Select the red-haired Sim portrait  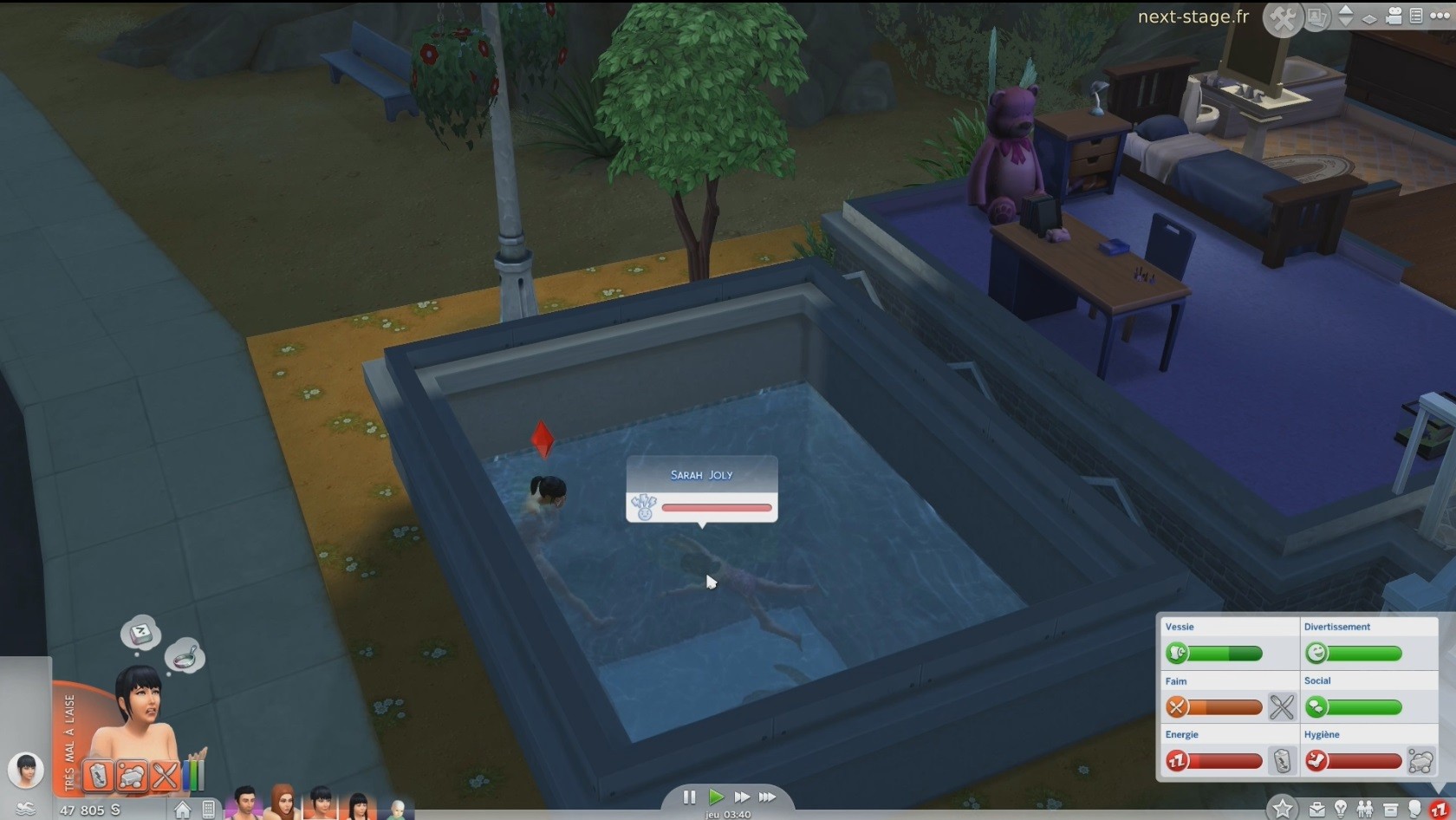[x=283, y=804]
